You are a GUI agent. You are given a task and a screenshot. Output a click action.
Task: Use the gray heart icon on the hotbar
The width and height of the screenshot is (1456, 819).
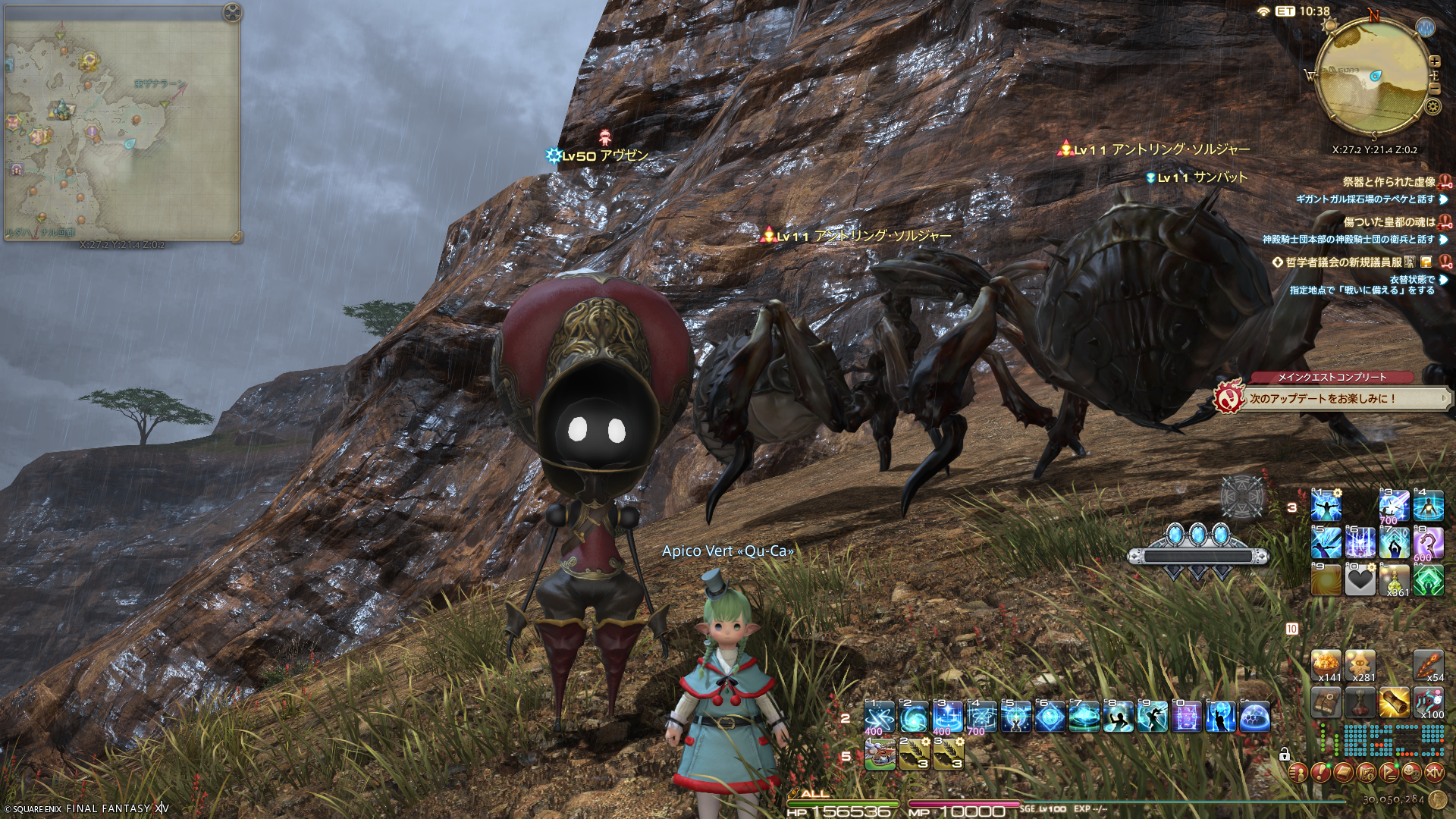click(1360, 580)
